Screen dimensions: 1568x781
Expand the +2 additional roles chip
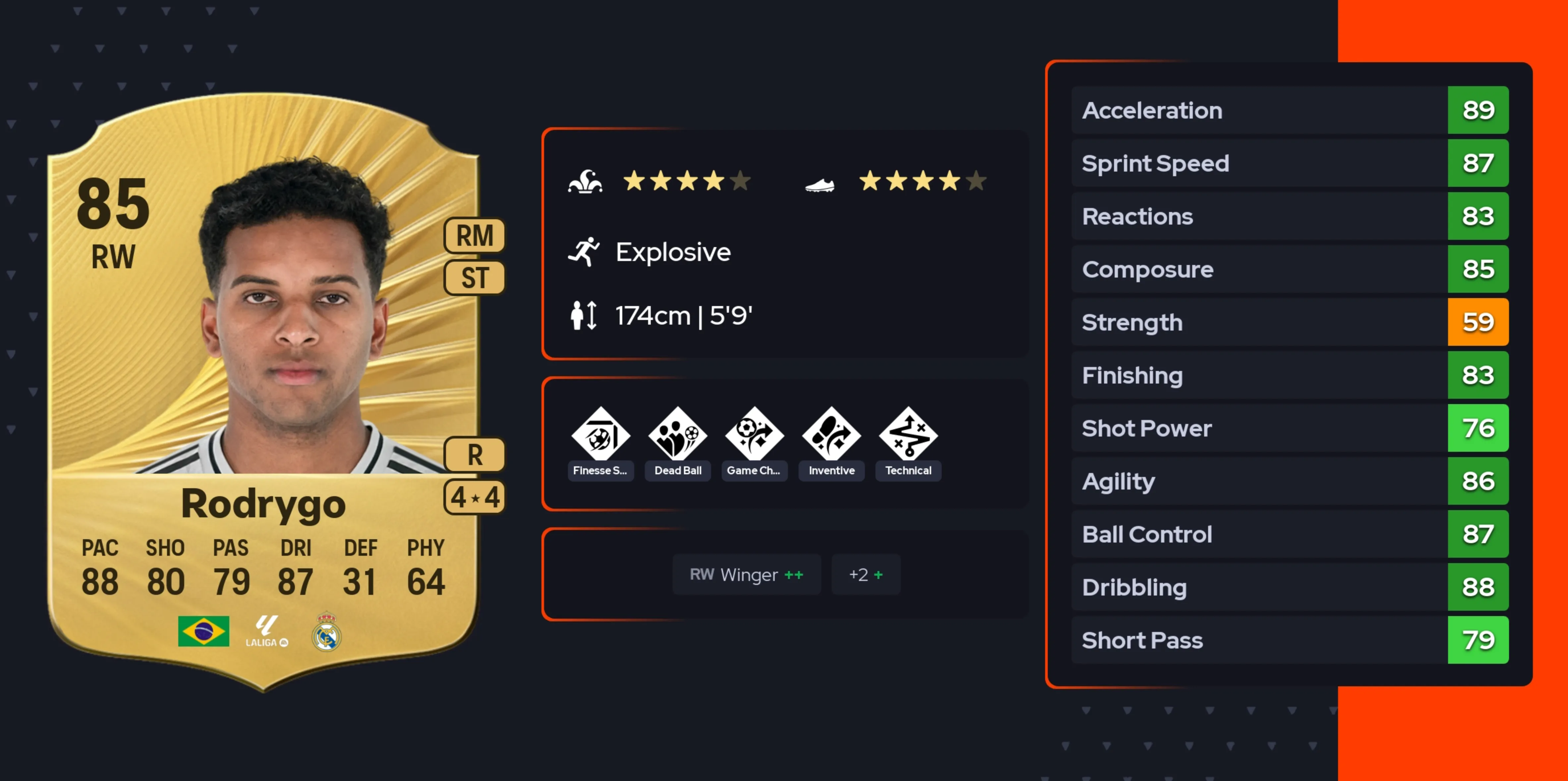(865, 574)
